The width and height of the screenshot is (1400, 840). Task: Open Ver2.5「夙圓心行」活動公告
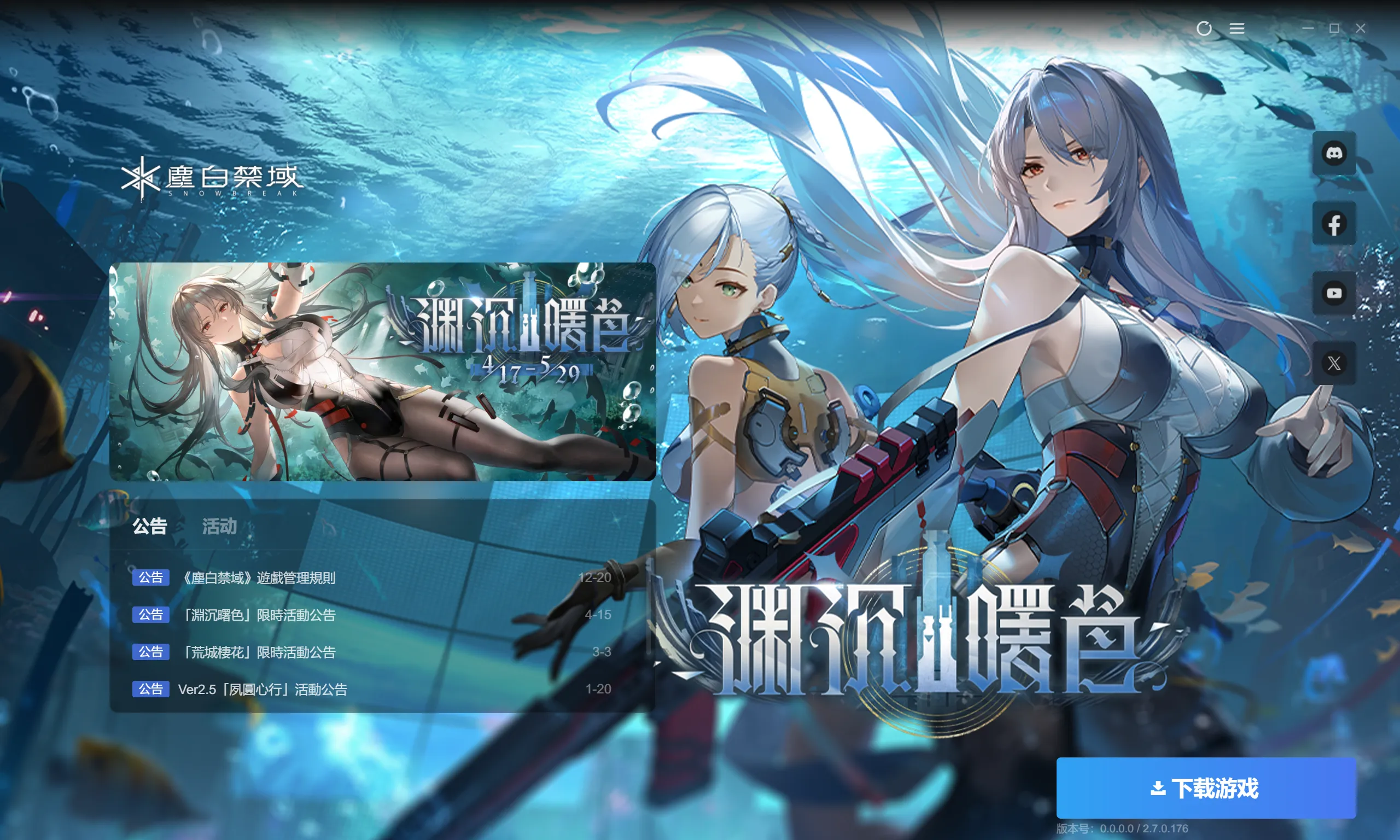coord(261,690)
